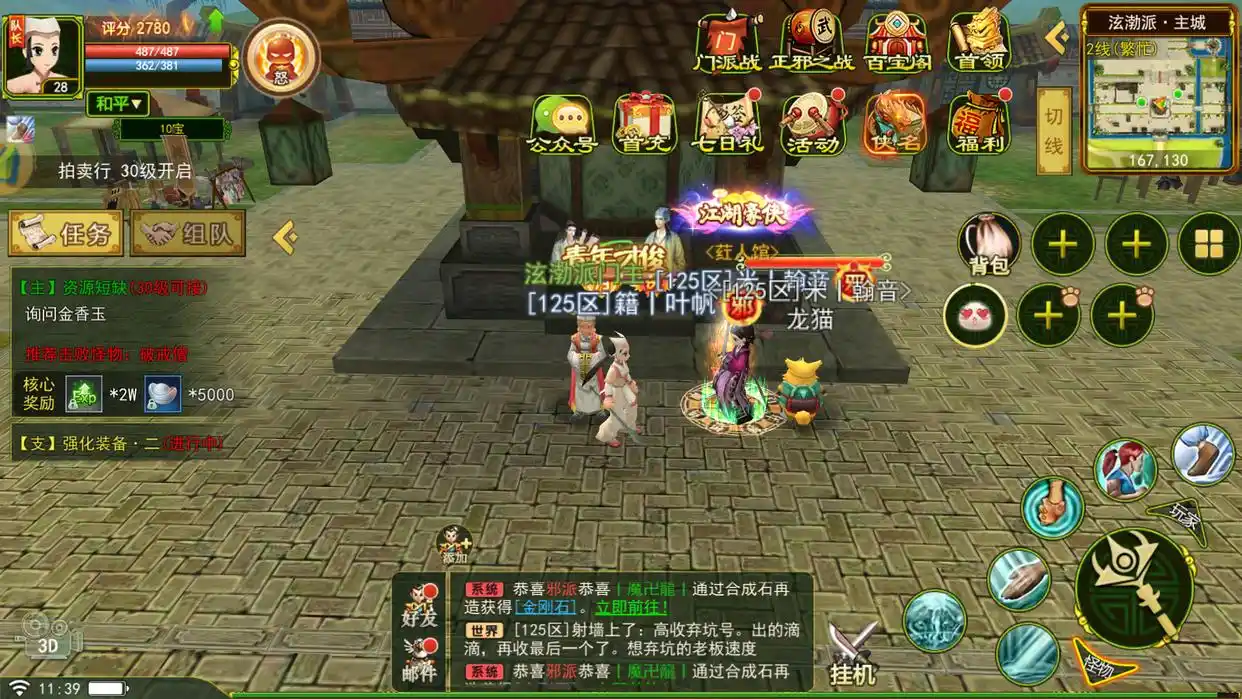The height and width of the screenshot is (699, 1242).
Task: Switch to the 组队 team tab
Action: click(x=188, y=234)
